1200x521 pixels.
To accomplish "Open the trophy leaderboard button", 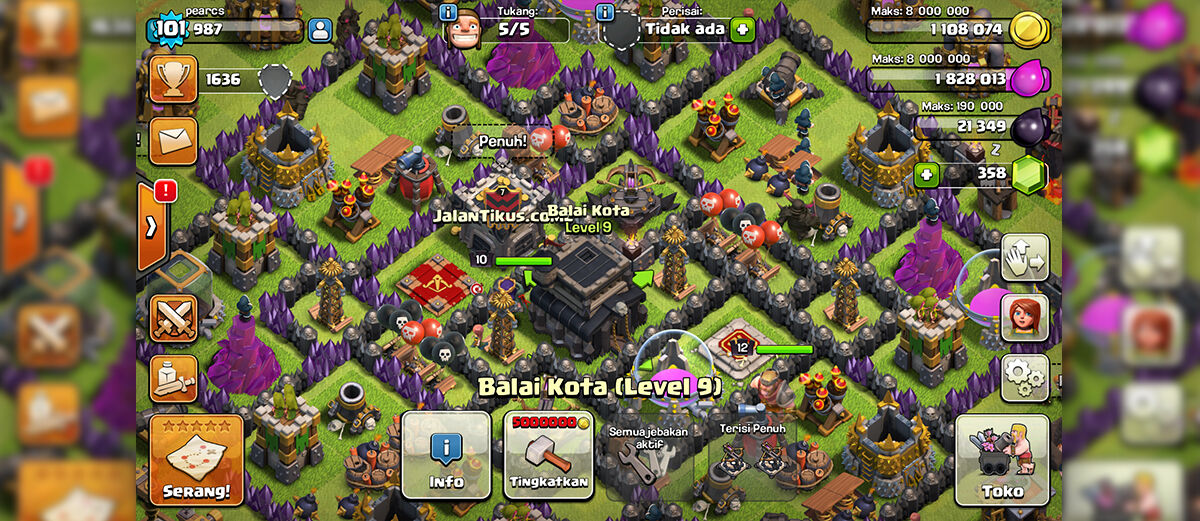I will (173, 79).
